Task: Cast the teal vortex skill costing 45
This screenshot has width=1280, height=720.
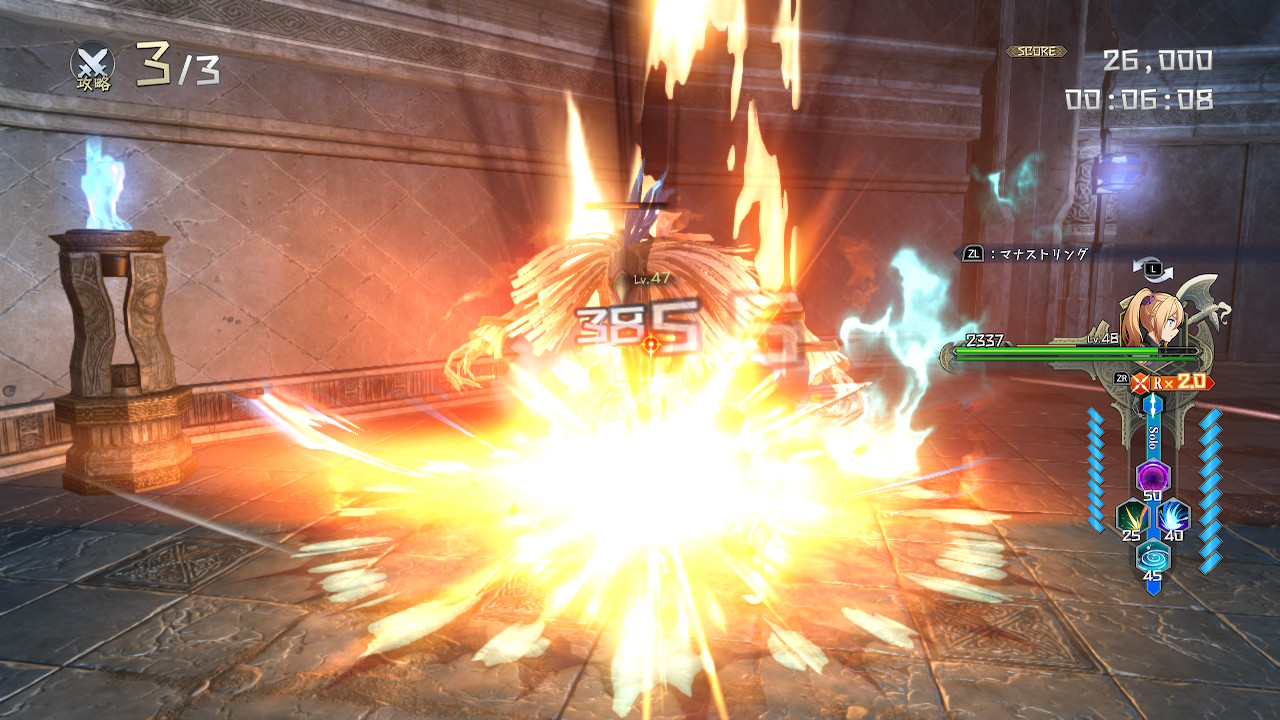Action: point(1152,556)
